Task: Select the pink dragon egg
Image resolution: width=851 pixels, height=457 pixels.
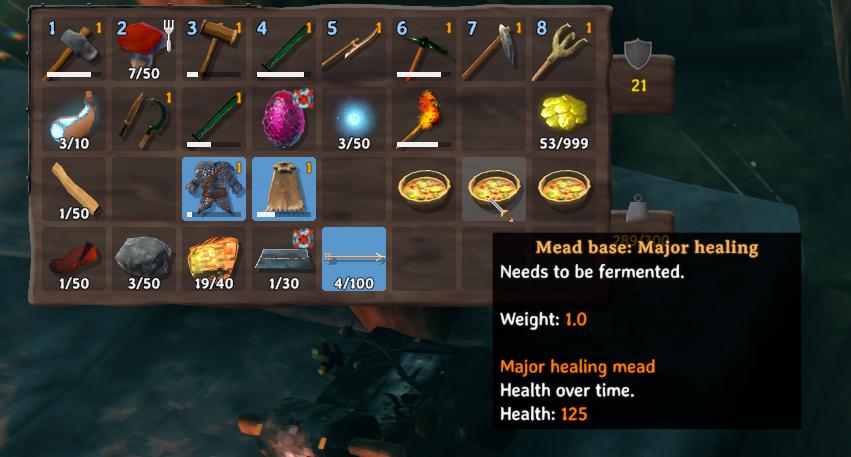Action: pos(284,119)
